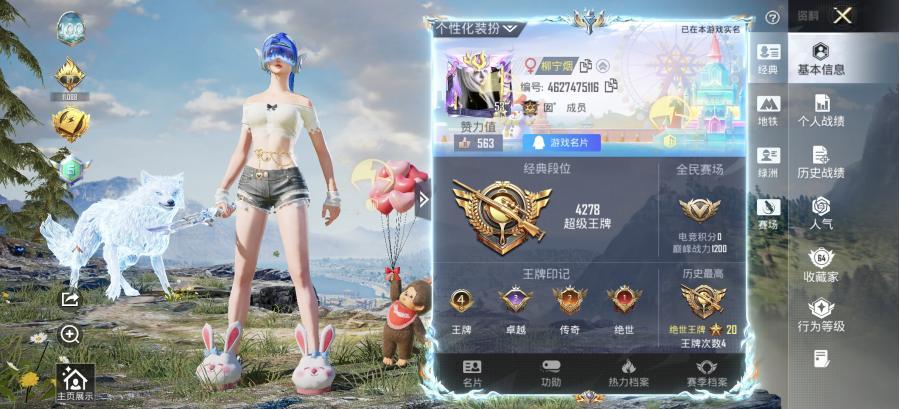Open the 个人战绩 section
This screenshot has height=409, width=900.
tap(821, 110)
